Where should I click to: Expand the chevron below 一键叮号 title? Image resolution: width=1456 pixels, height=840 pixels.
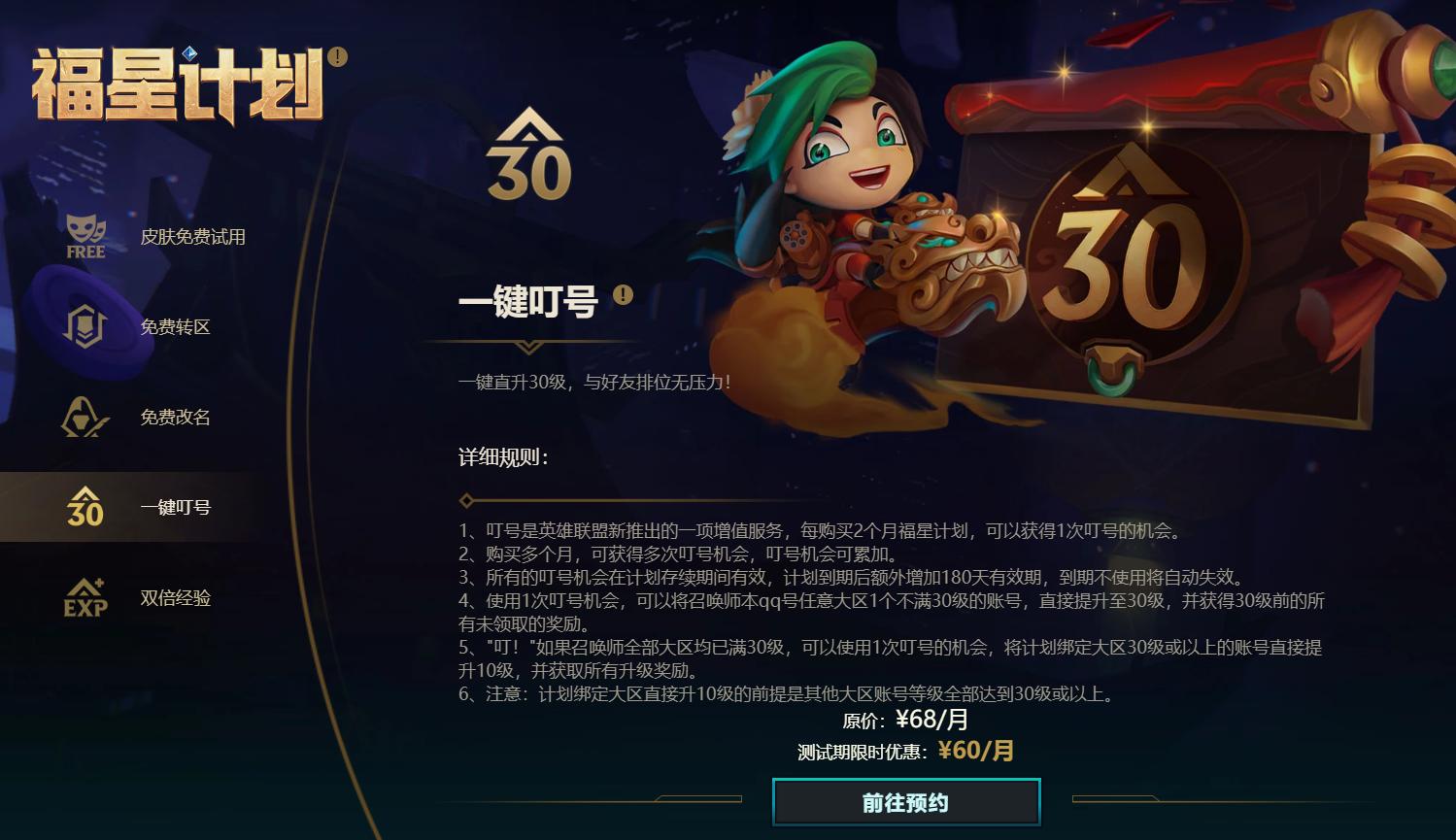(x=527, y=345)
